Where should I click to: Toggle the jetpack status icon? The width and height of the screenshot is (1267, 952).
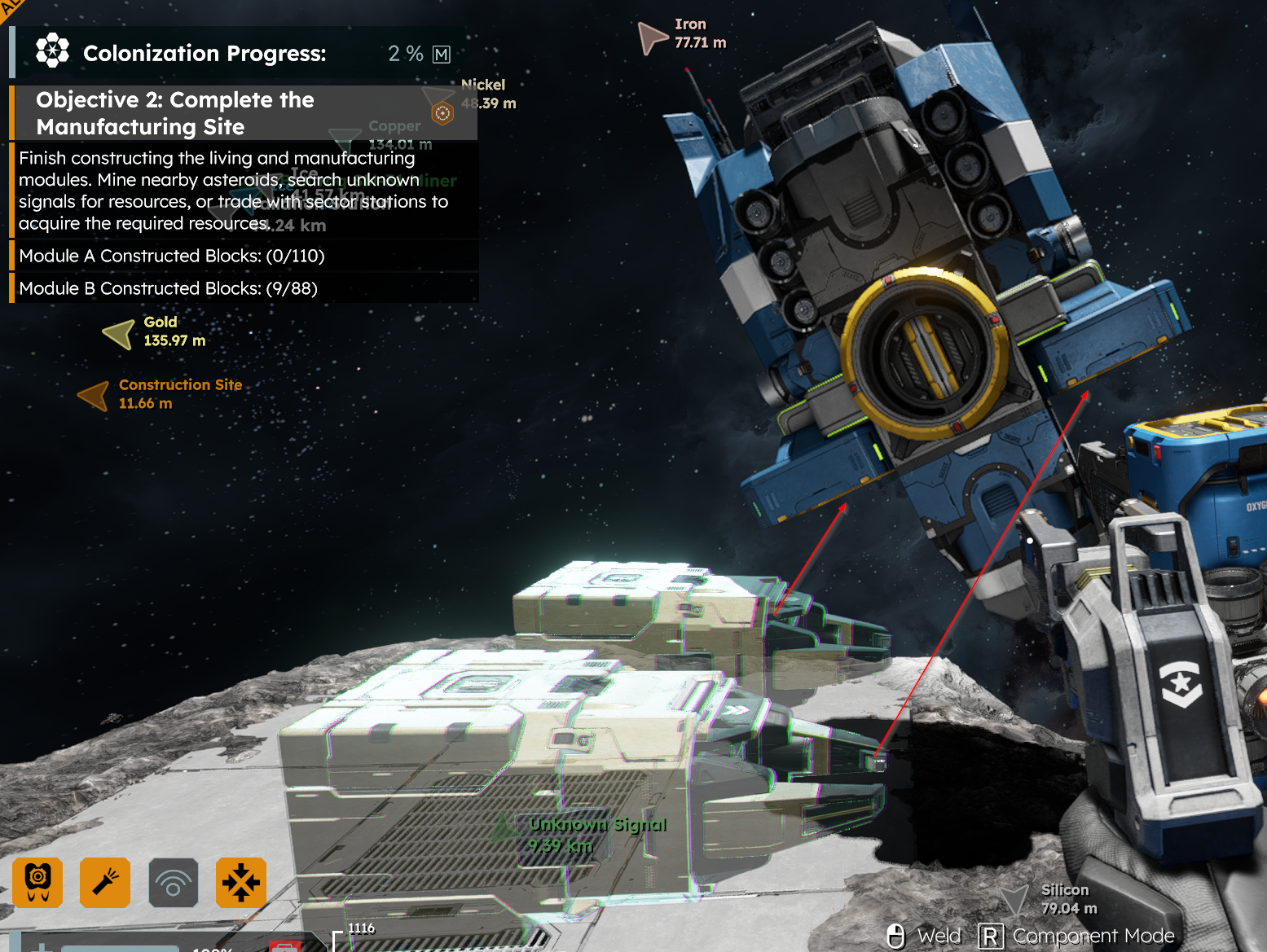(37, 883)
